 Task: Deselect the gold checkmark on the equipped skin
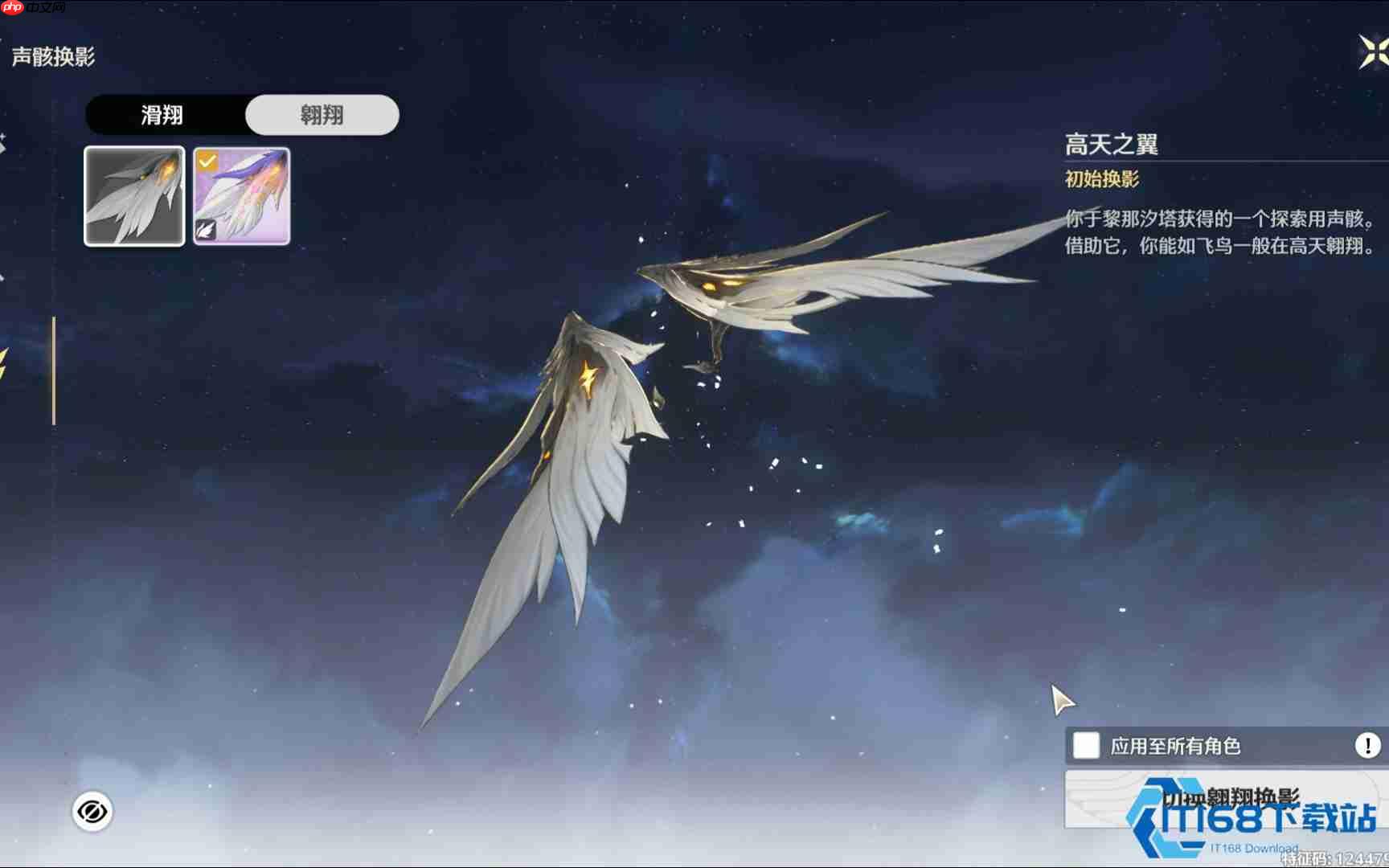(207, 161)
